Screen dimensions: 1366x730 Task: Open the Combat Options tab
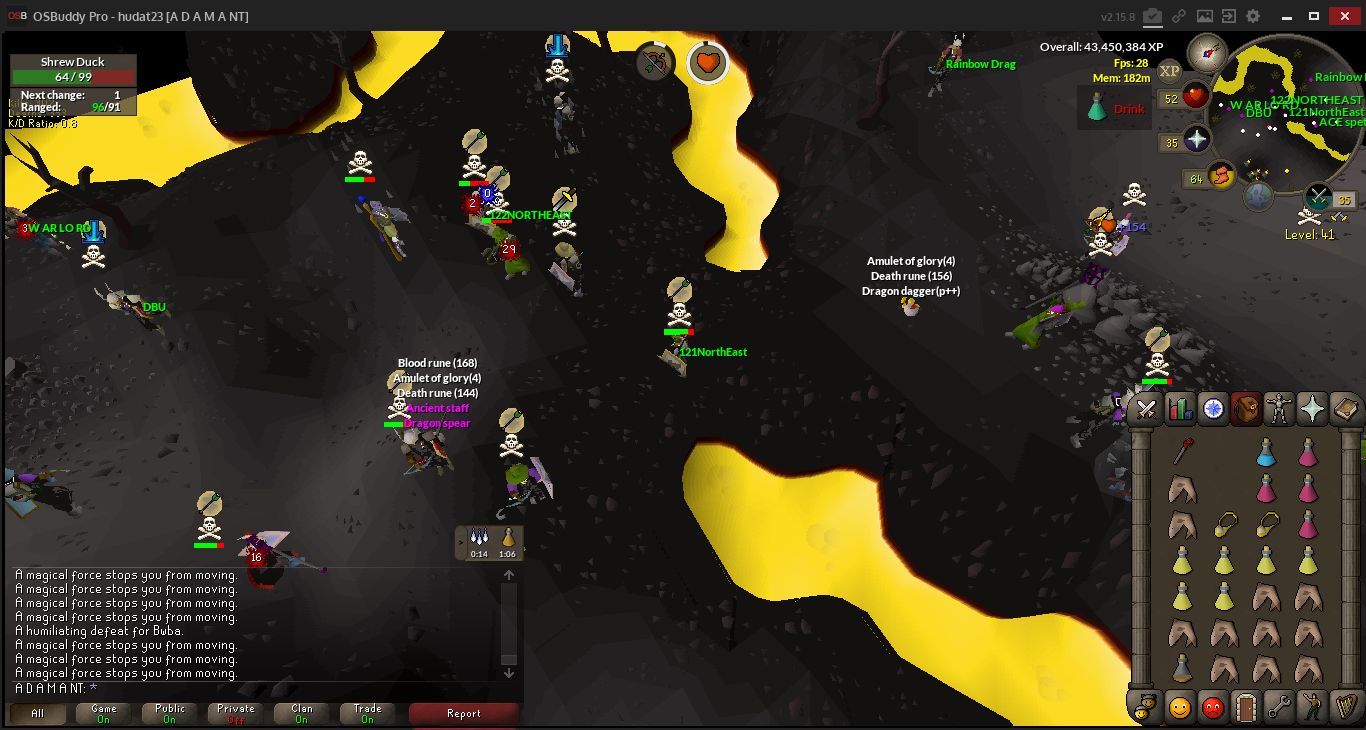click(1146, 409)
